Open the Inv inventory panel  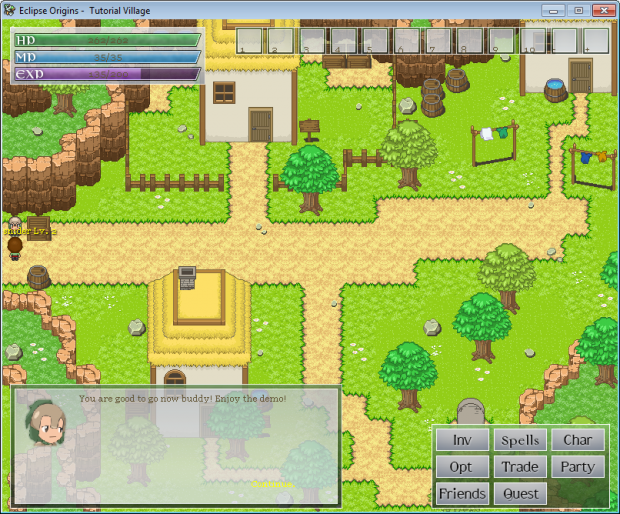tap(462, 440)
